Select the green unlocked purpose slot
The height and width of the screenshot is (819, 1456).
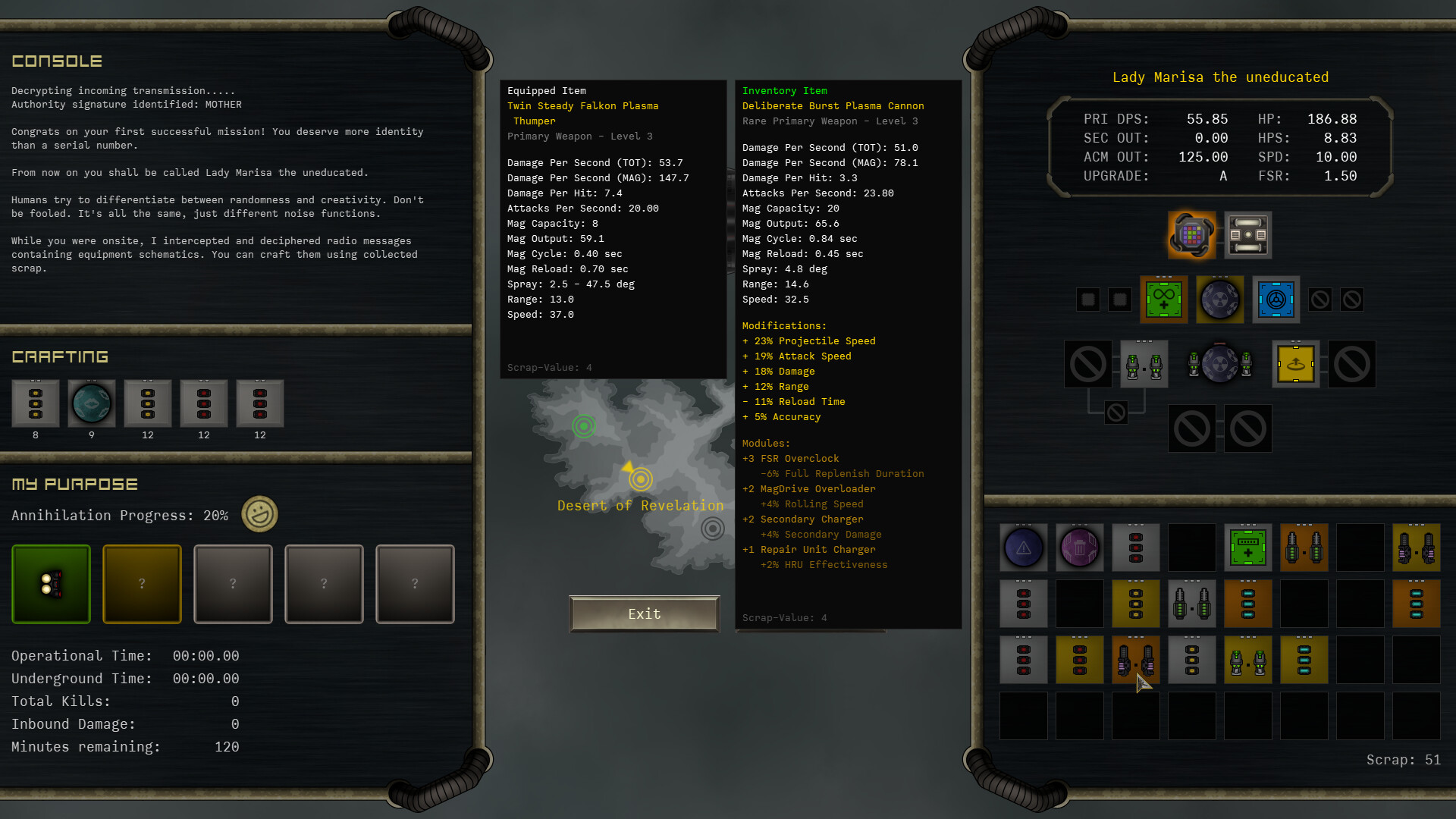pyautogui.click(x=50, y=584)
